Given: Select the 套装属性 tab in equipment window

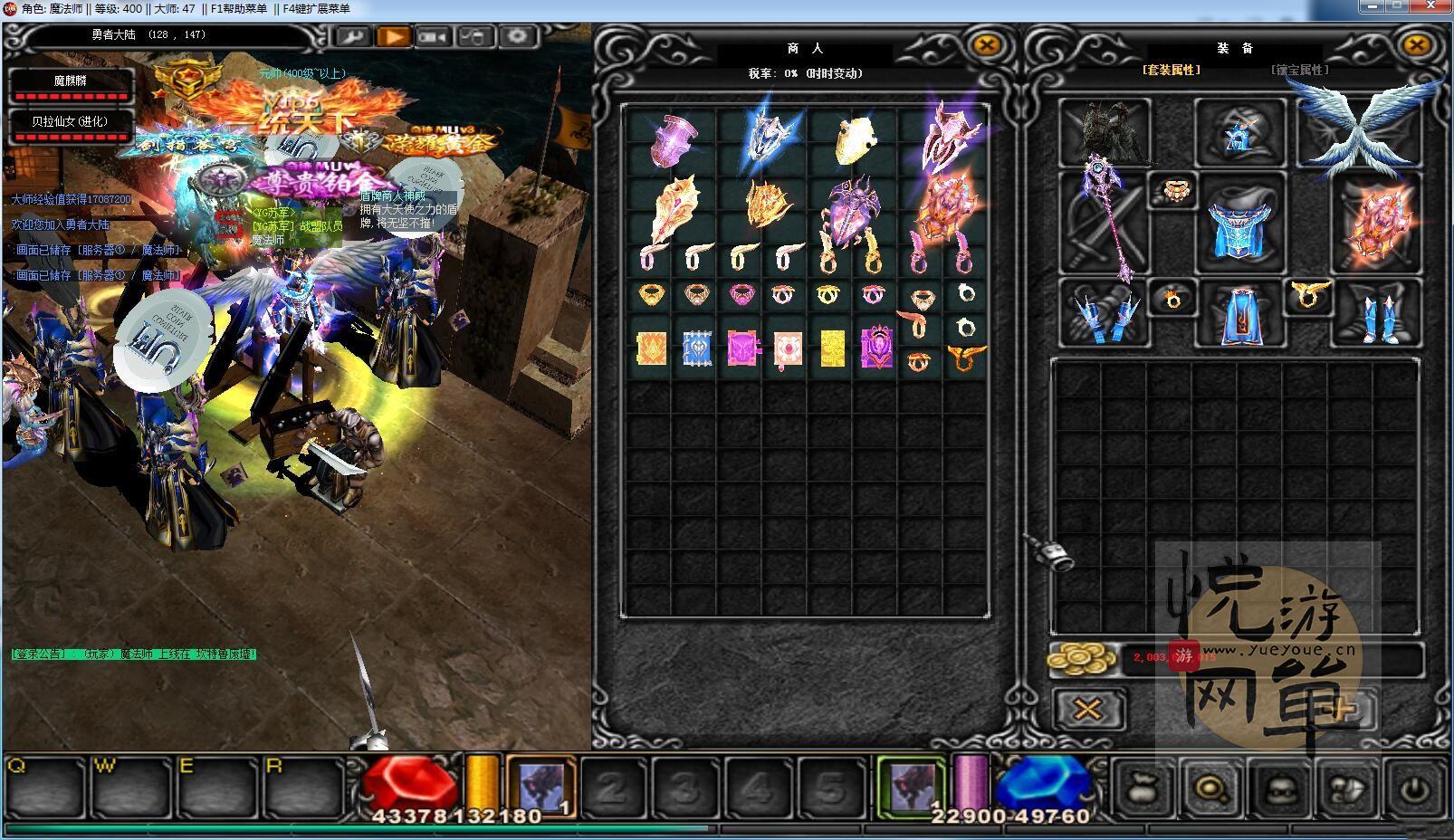Looking at the screenshot, I should click(1172, 67).
